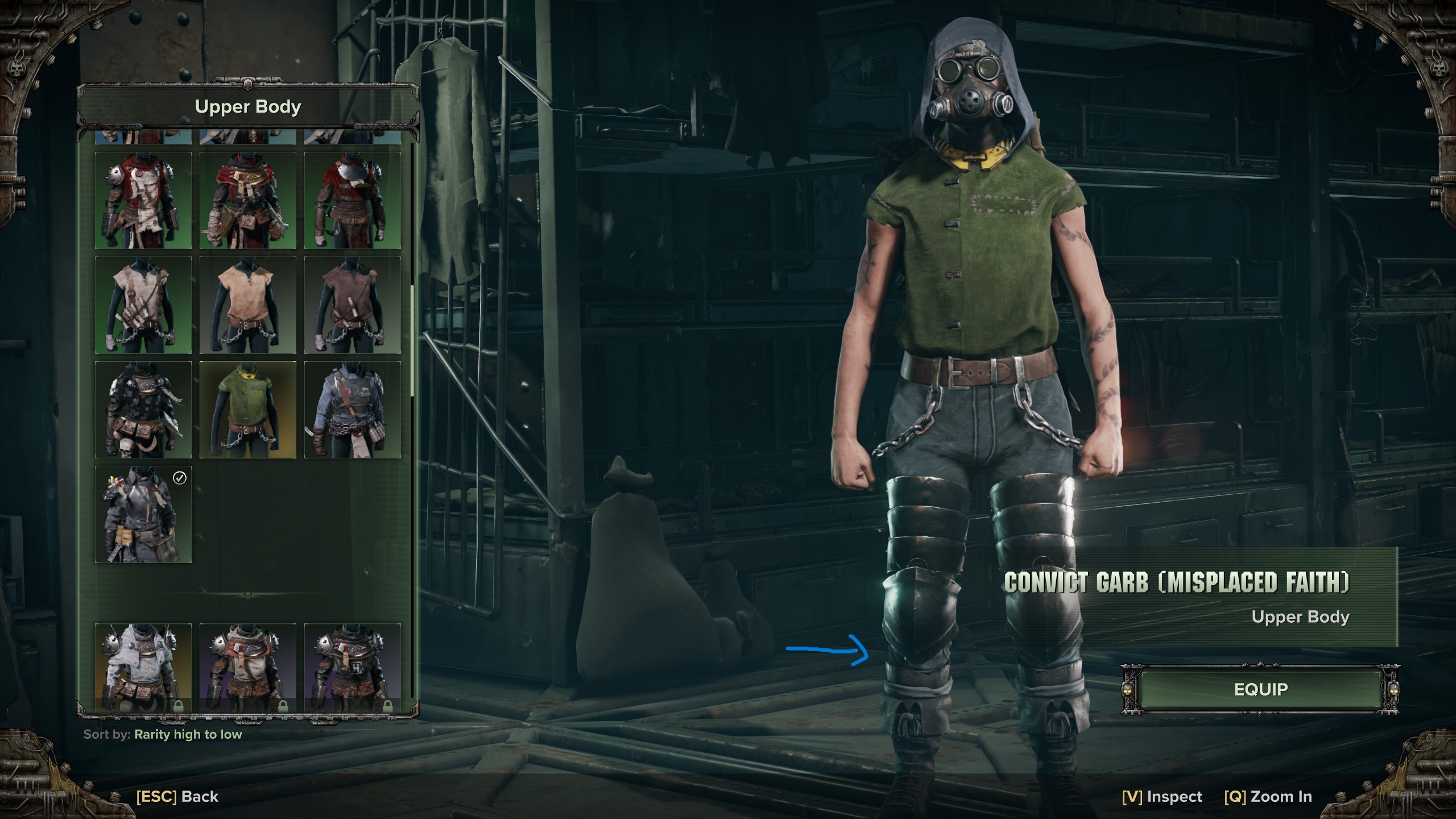Viewport: 1456px width, 819px height.
Task: Equip the Convict Garb (Misplaced Faith)
Action: click(x=1260, y=689)
